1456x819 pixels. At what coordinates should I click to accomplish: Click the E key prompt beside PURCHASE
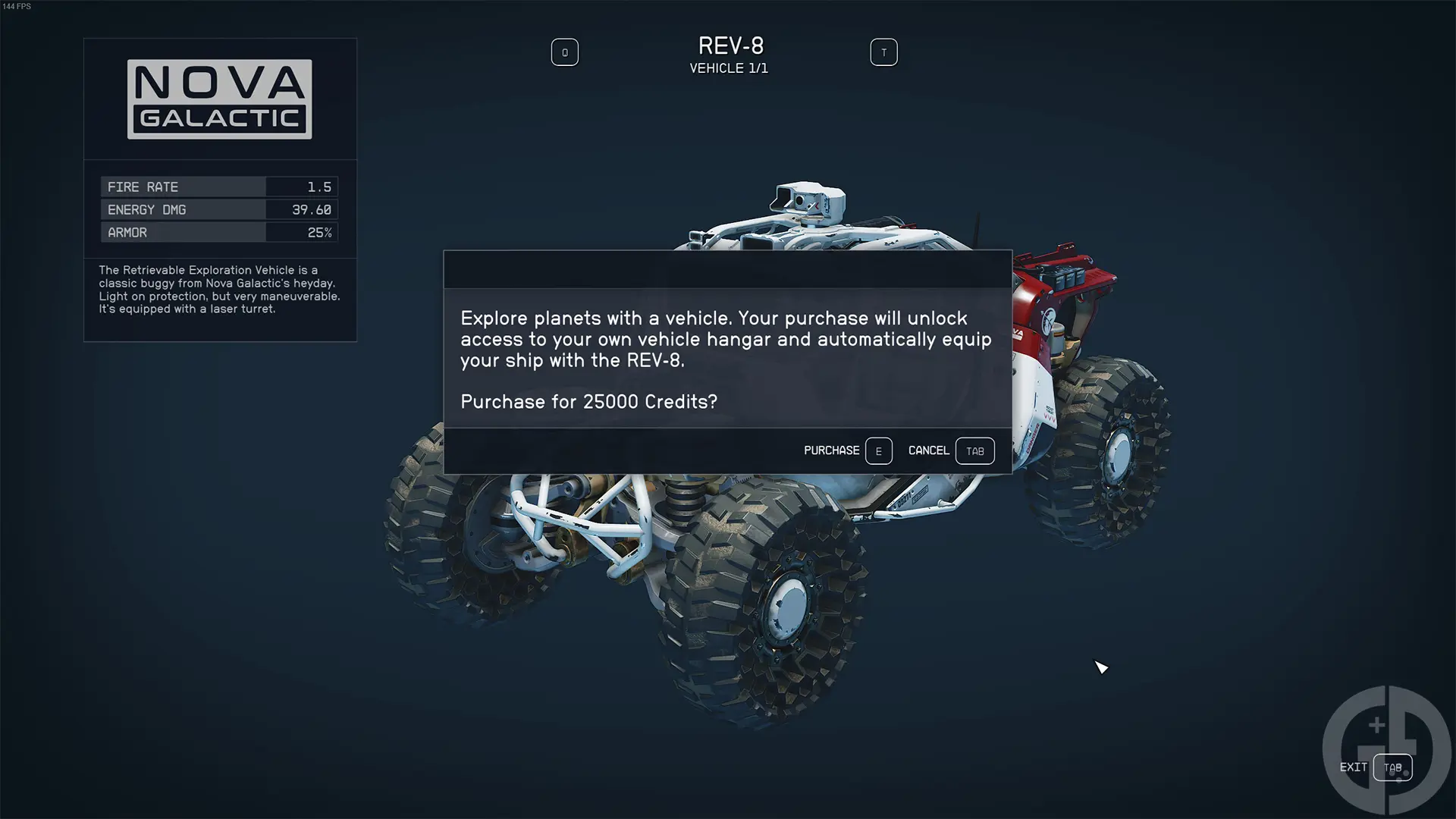click(x=878, y=450)
